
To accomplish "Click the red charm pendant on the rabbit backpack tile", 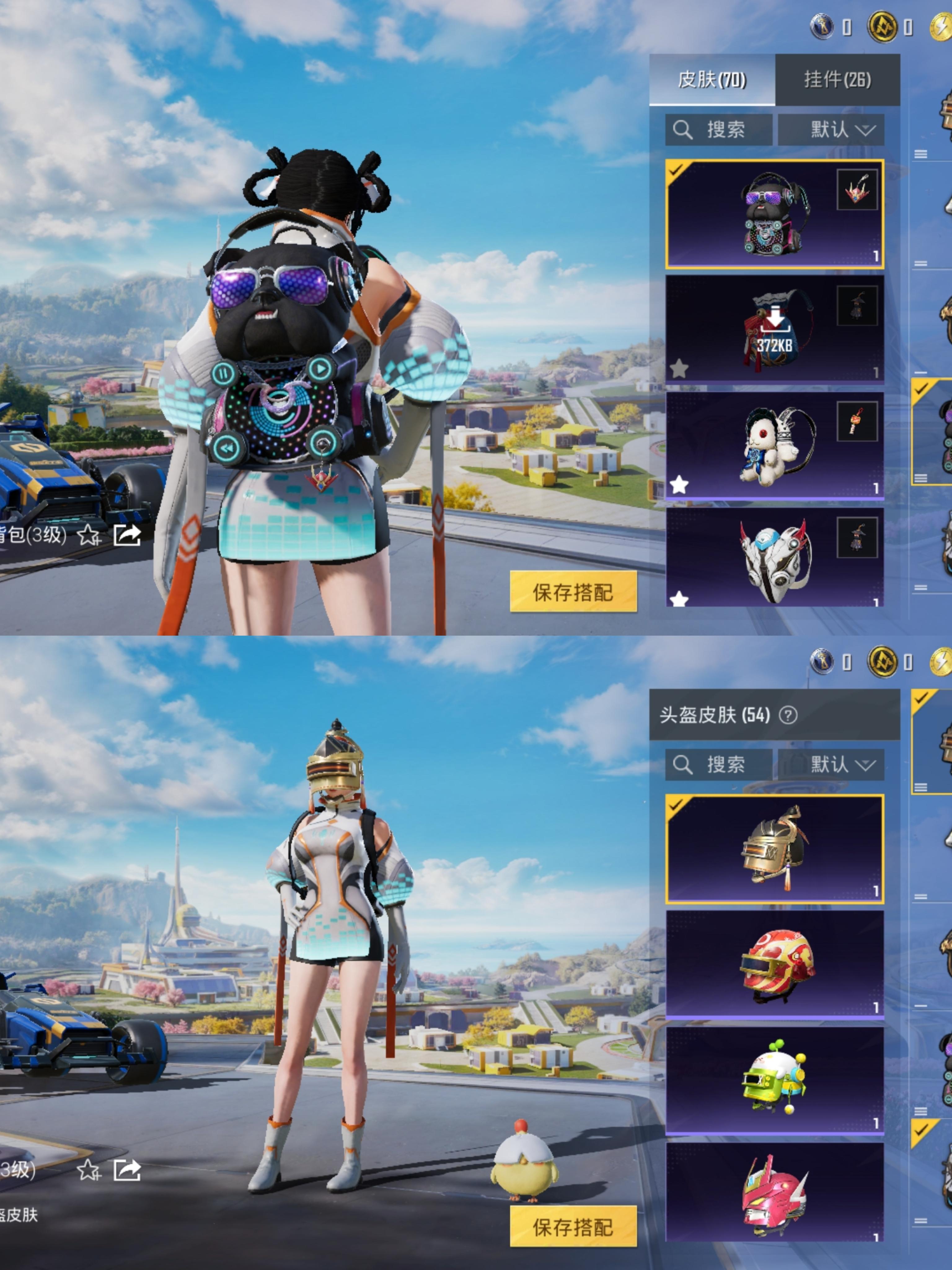I will pos(857,421).
